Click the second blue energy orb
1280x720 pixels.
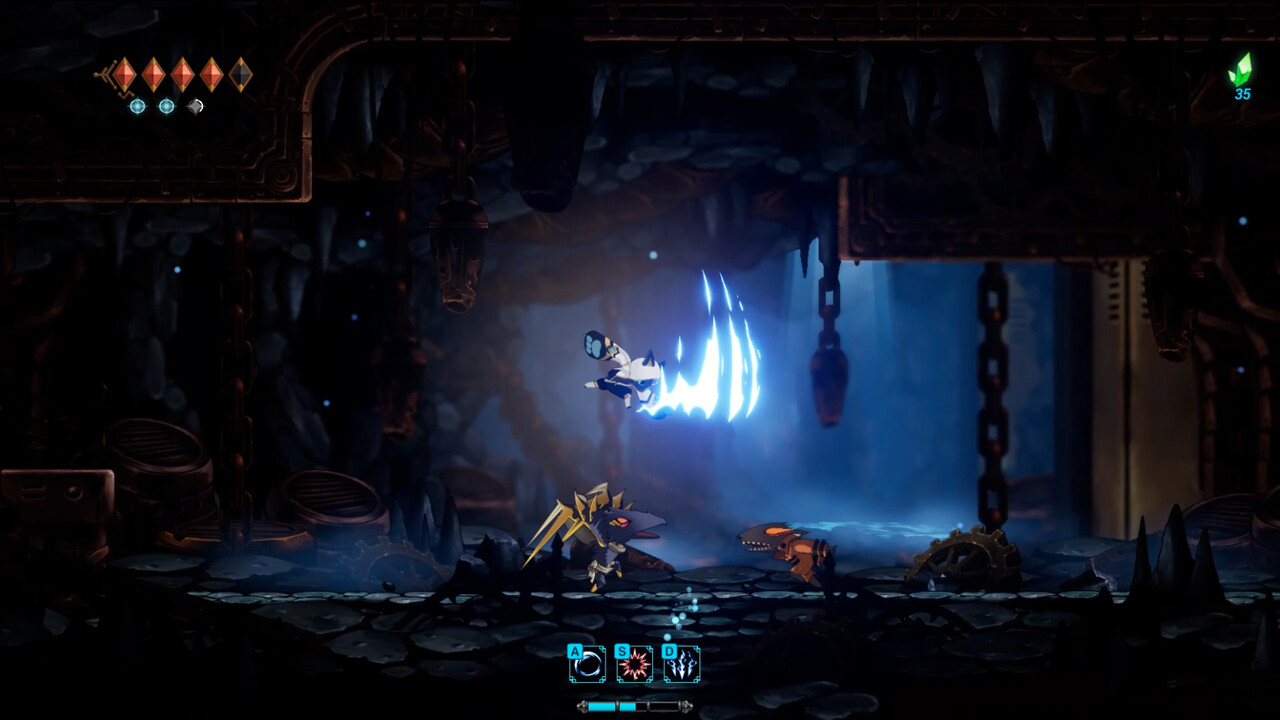point(166,106)
